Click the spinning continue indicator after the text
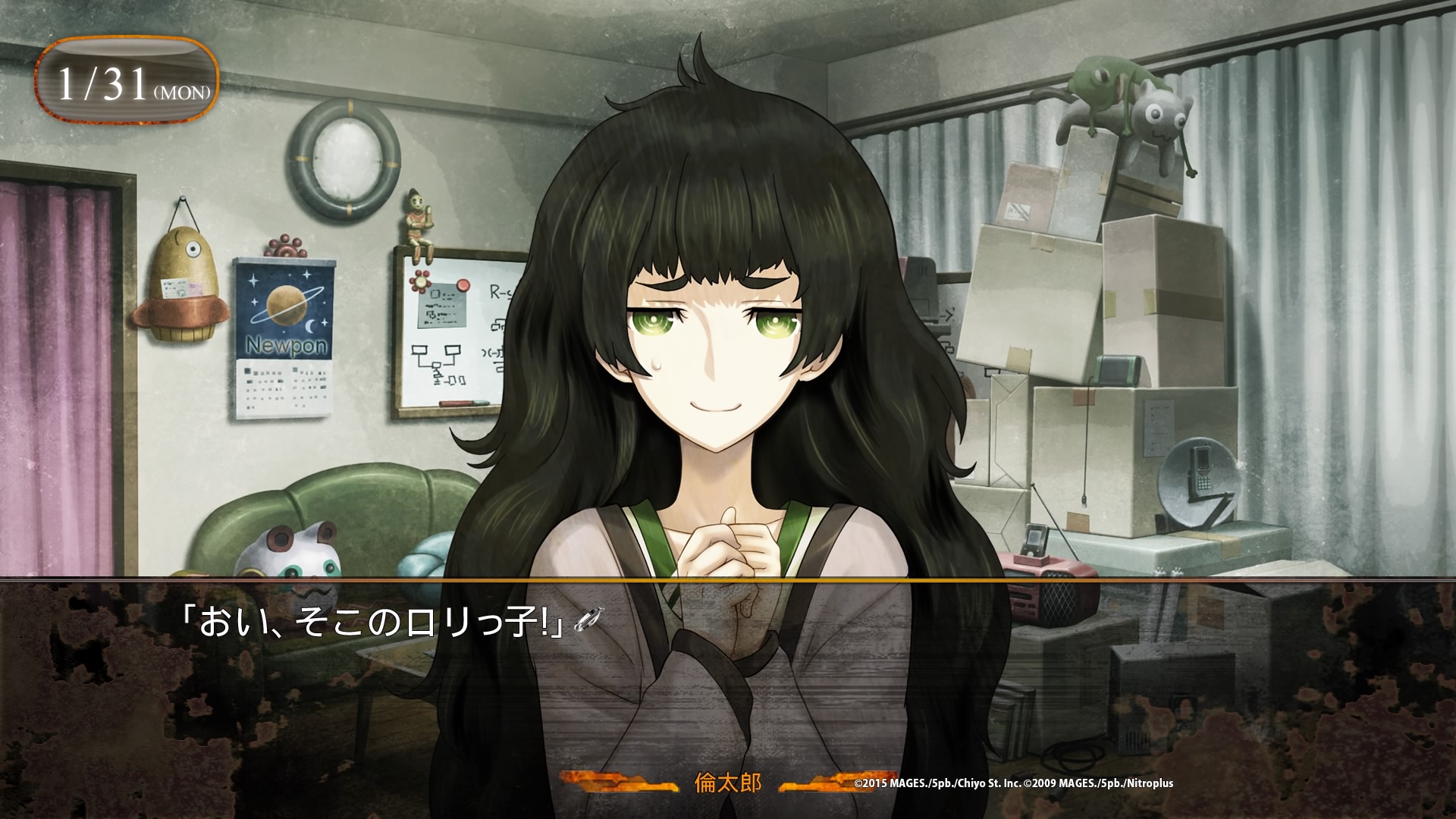The height and width of the screenshot is (819, 1456). pyautogui.click(x=588, y=621)
